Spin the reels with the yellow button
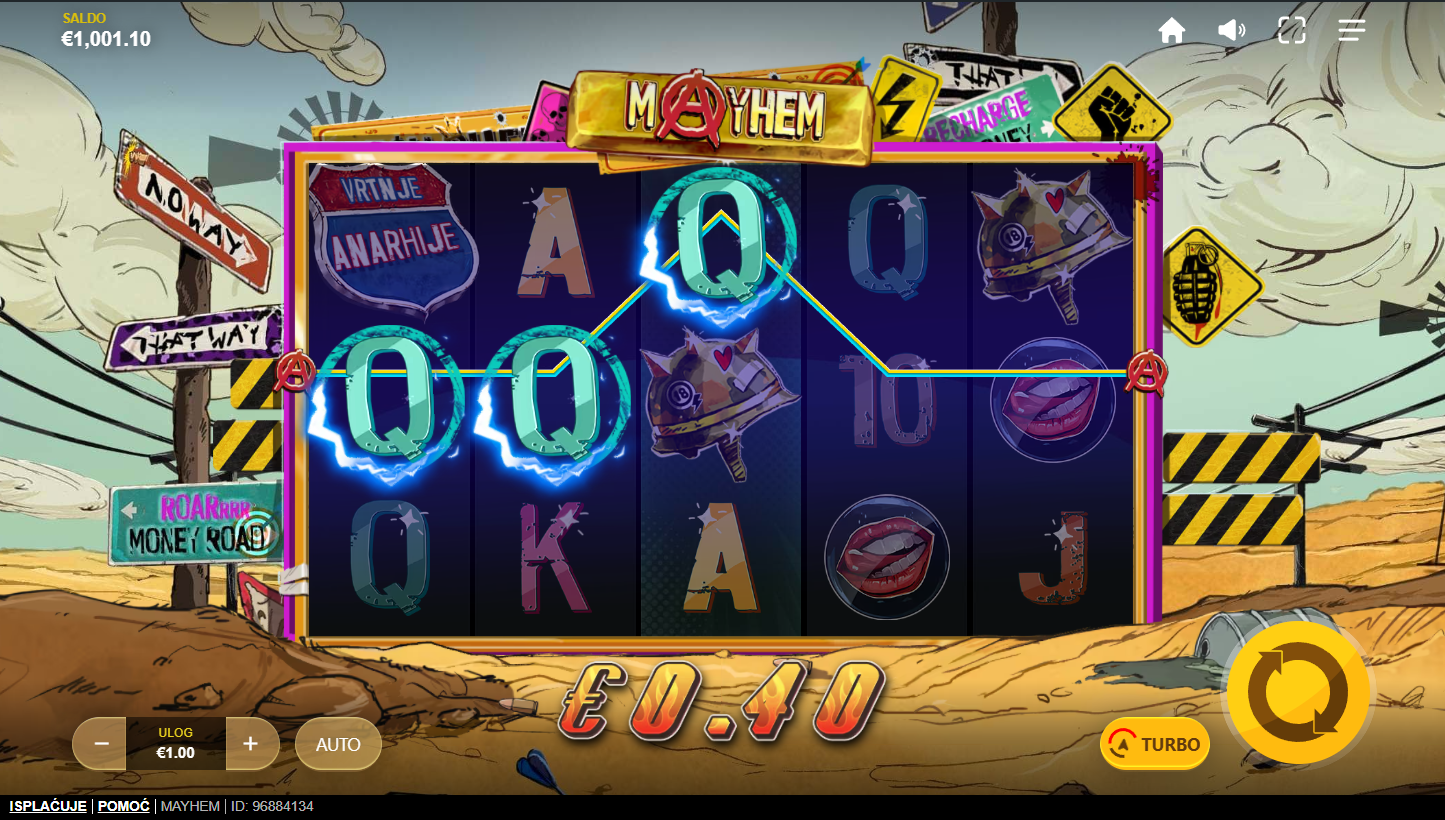 1298,692
